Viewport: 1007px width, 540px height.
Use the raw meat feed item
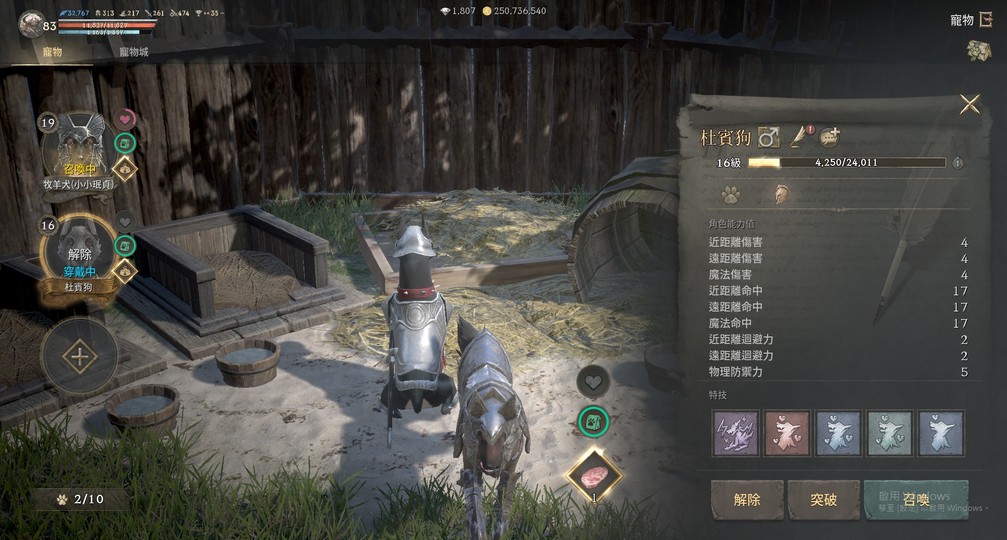[594, 474]
